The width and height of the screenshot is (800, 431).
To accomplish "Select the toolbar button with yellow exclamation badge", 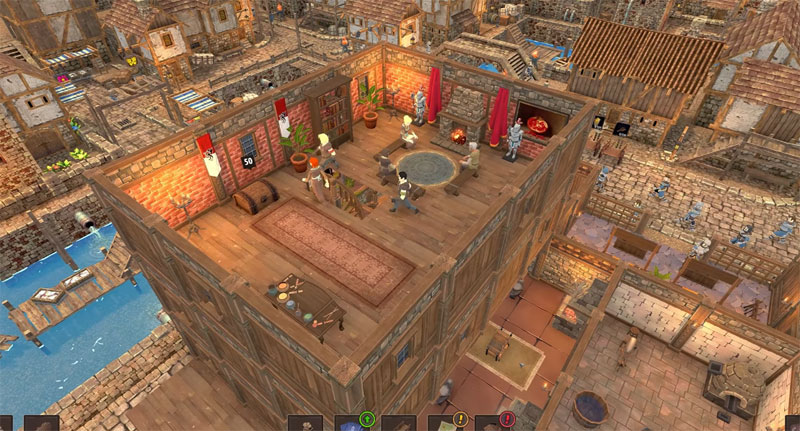I will click(447, 423).
